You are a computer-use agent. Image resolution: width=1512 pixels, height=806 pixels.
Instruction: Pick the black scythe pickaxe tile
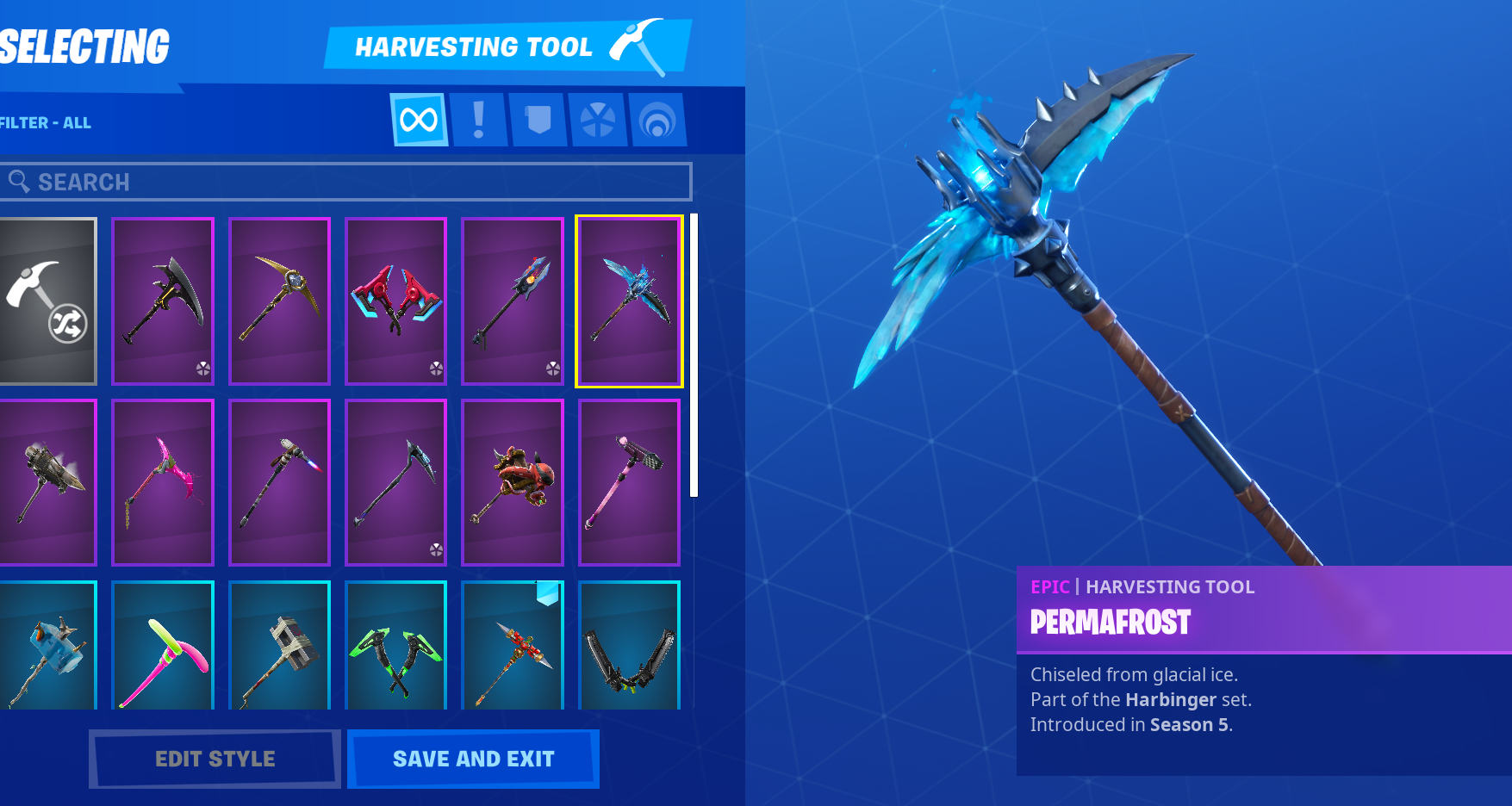163,301
